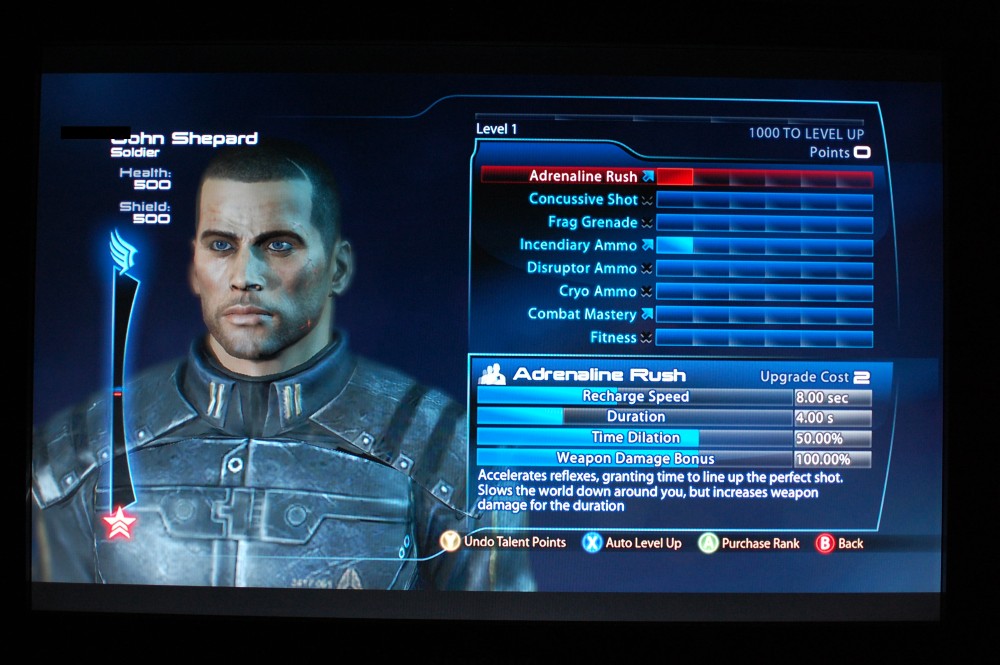Go Back from the squad screen
The height and width of the screenshot is (665, 1000).
(x=839, y=543)
